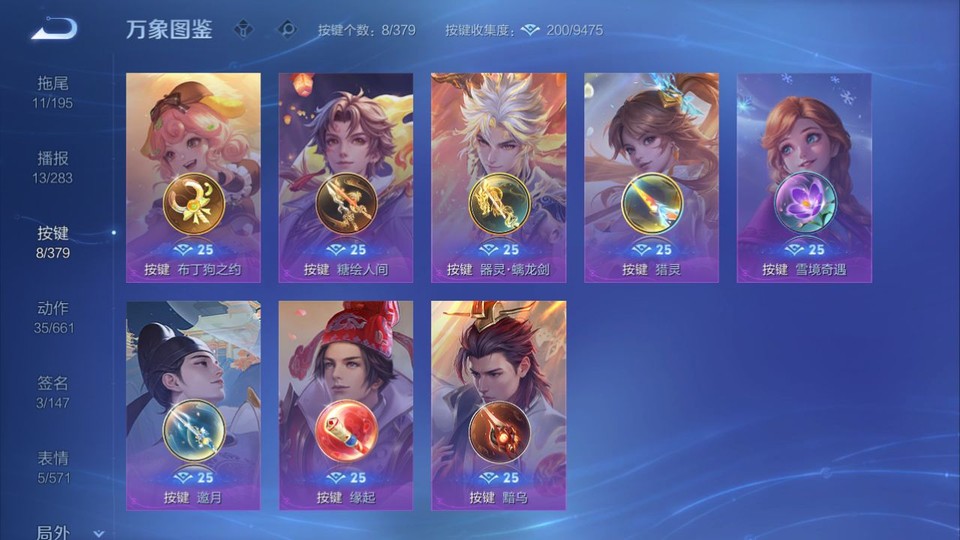960x540 pixels.
Task: Switch to the 签名 category tab
Action: 53,391
